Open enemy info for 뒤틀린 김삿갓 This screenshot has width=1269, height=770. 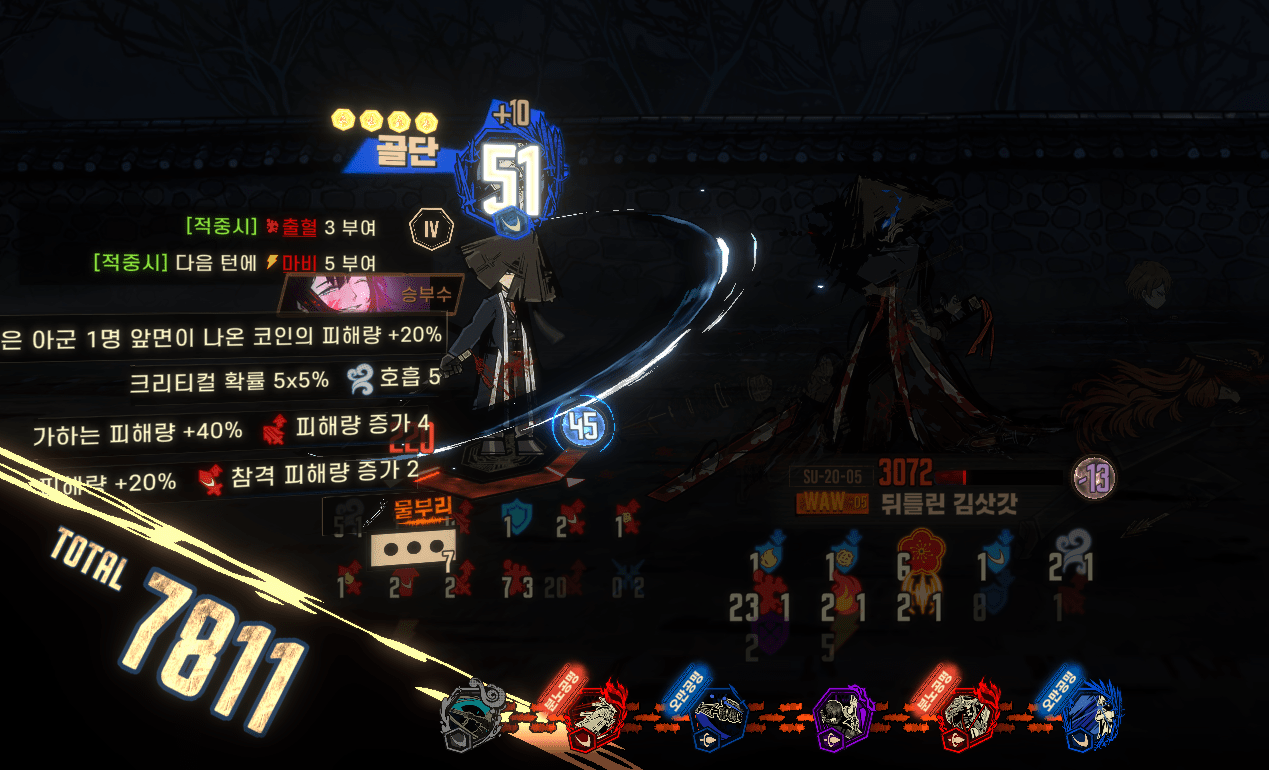coord(948,502)
